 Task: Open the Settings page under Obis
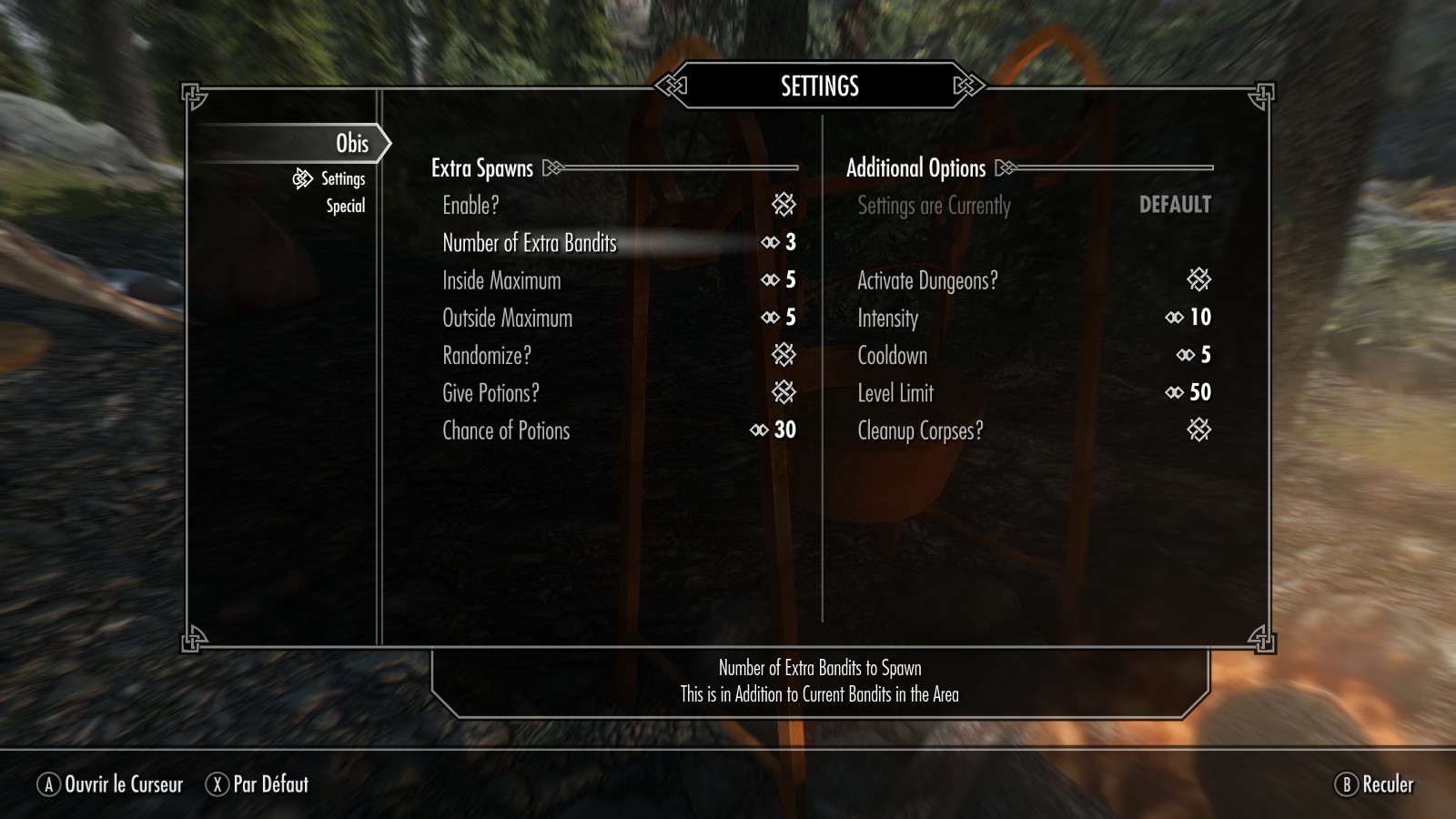coord(342,179)
